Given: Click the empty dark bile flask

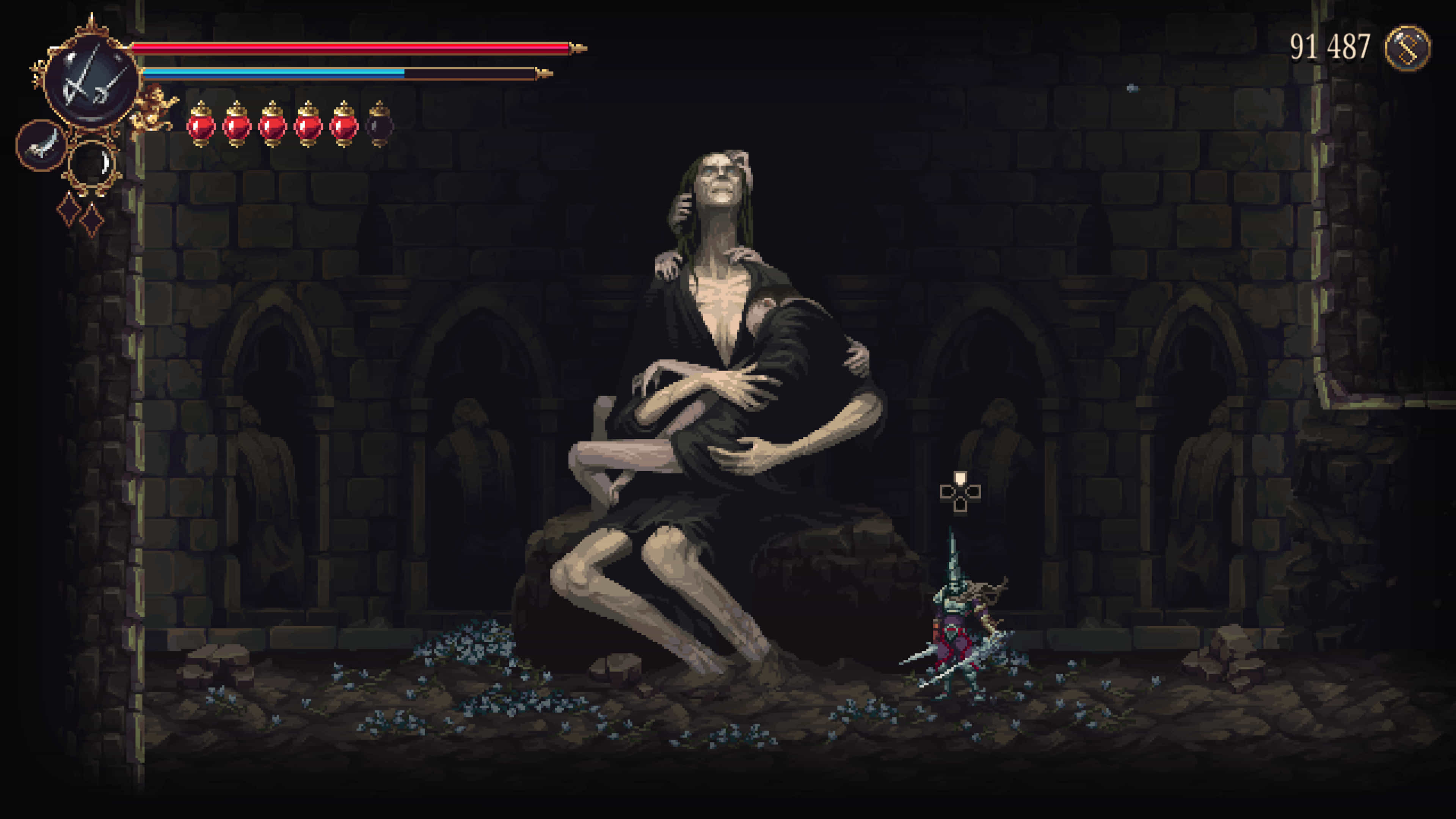Looking at the screenshot, I should click(379, 124).
